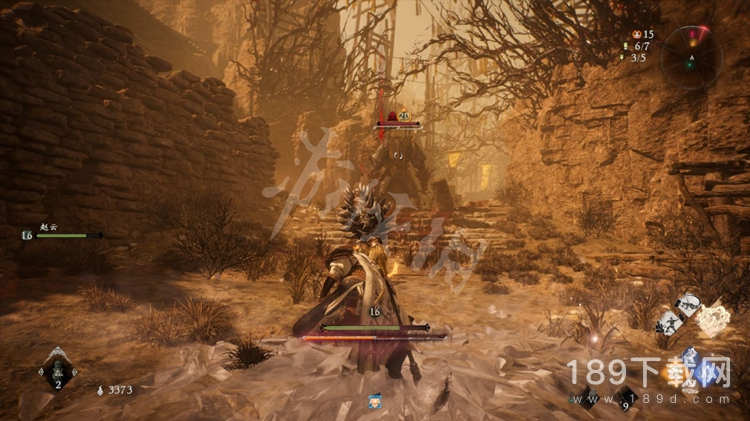The width and height of the screenshot is (750, 421).
Task: Activate the spear warrior skill icon
Action: 667,323
